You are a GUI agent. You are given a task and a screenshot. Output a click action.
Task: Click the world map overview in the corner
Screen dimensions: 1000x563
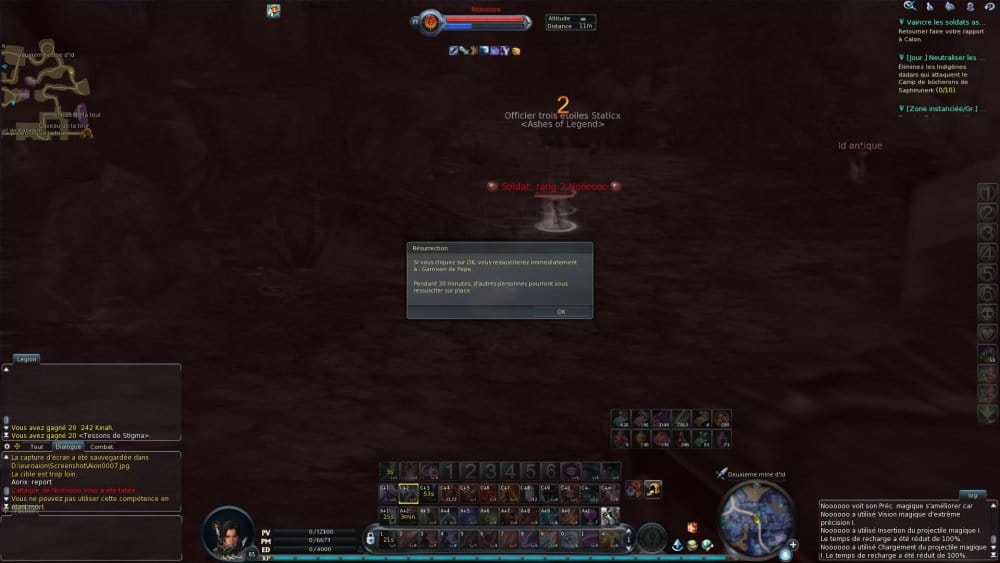pyautogui.click(x=45, y=90)
